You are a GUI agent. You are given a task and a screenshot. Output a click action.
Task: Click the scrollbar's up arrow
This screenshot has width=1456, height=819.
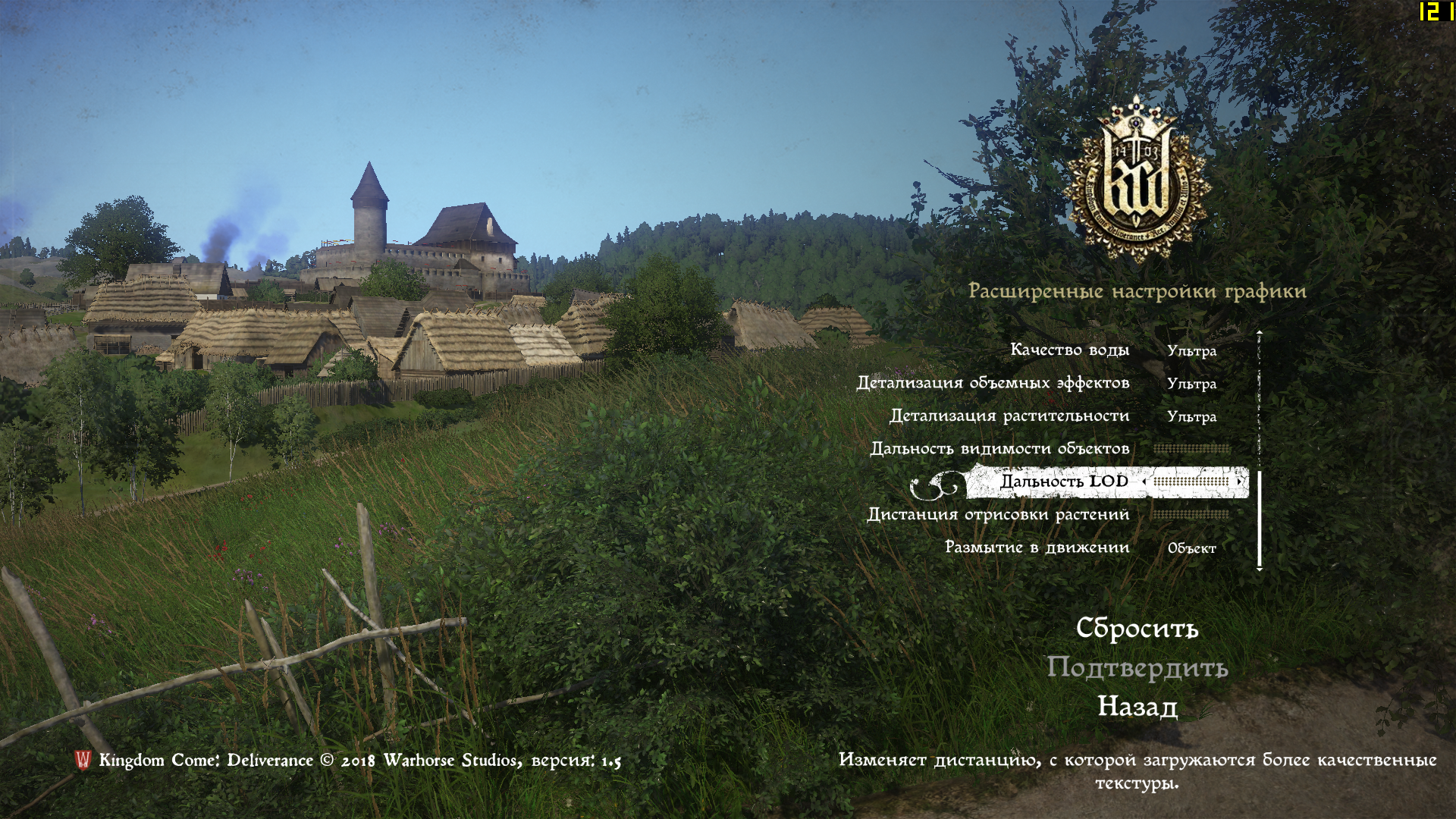pyautogui.click(x=1260, y=332)
